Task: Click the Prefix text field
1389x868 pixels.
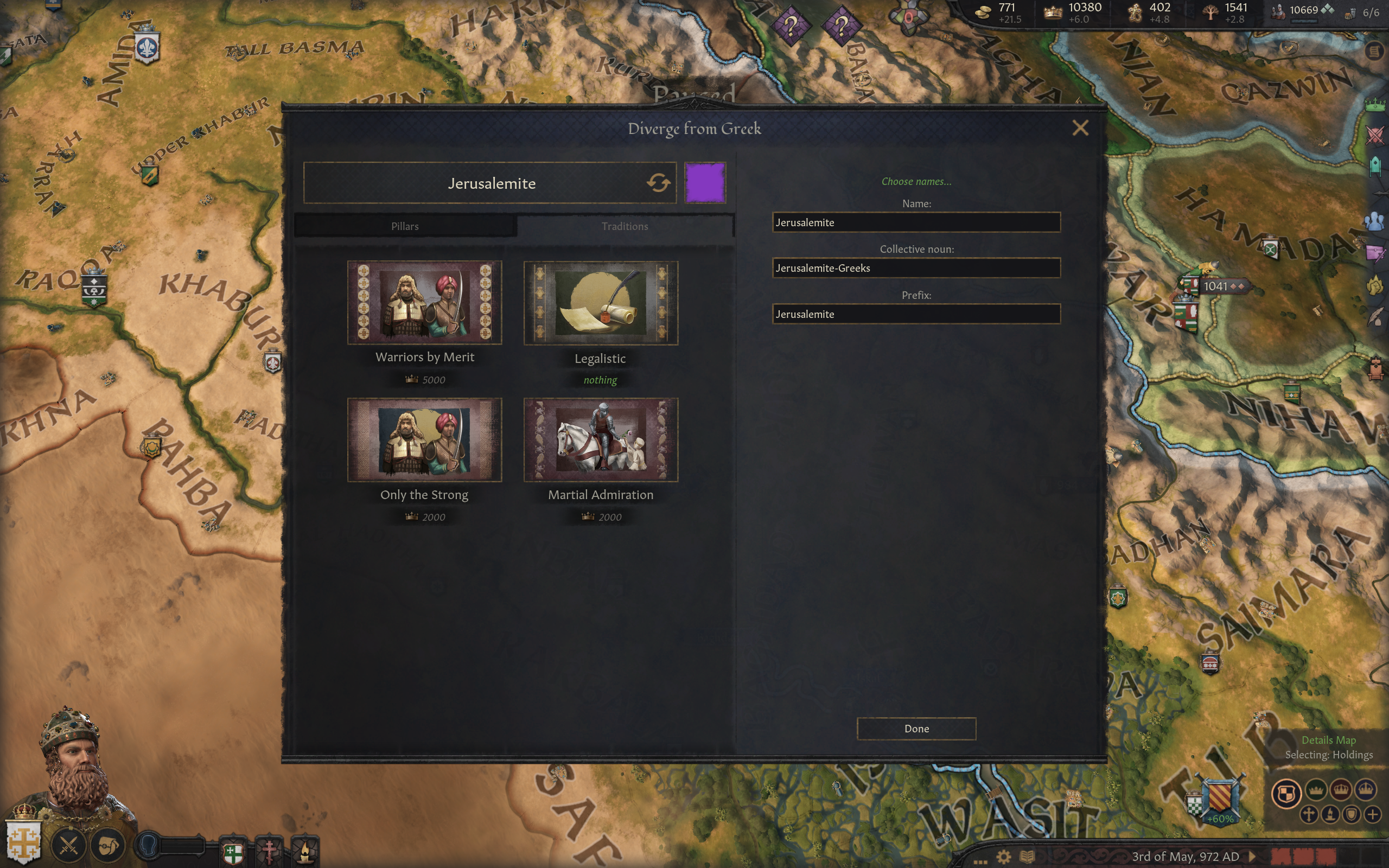Action: (916, 314)
